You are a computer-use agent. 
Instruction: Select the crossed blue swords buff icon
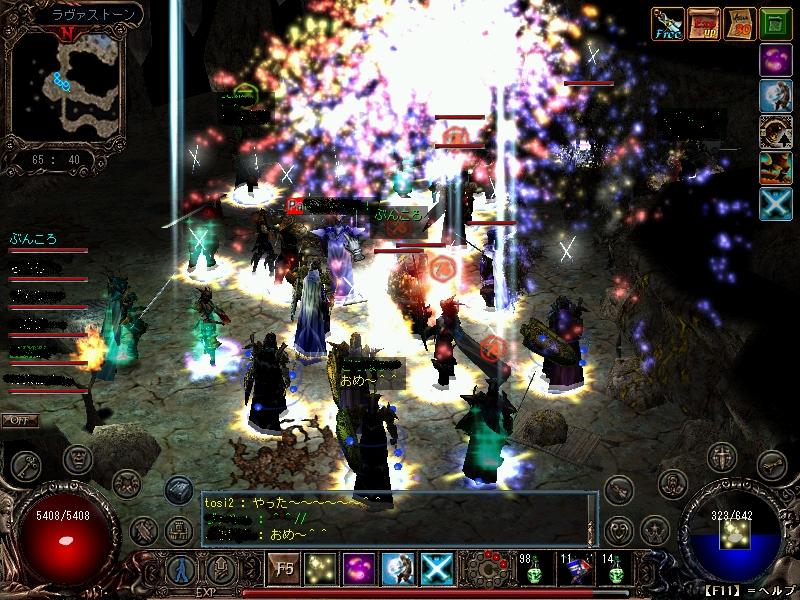[775, 203]
